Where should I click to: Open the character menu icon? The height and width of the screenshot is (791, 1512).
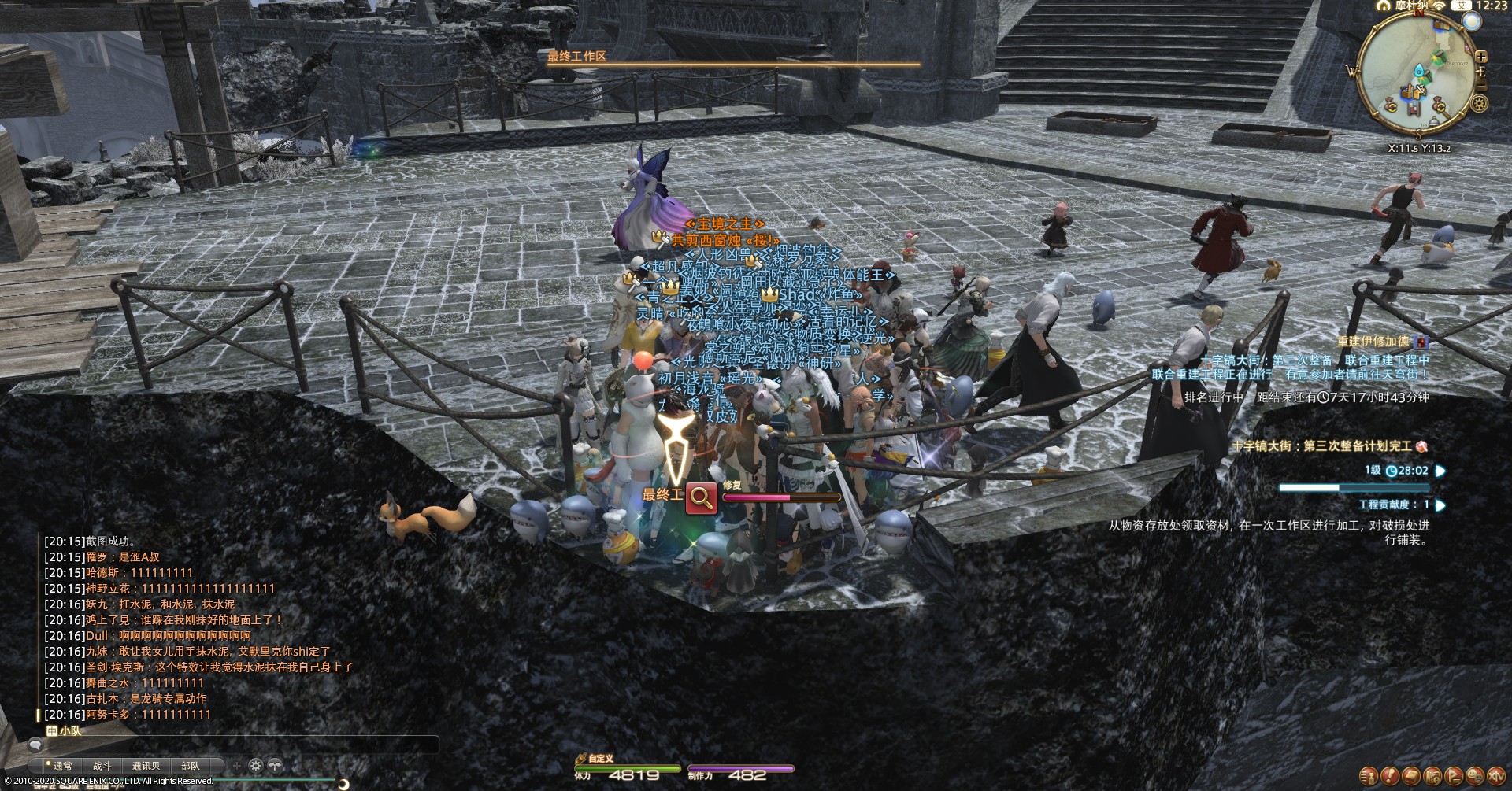pyautogui.click(x=1369, y=776)
